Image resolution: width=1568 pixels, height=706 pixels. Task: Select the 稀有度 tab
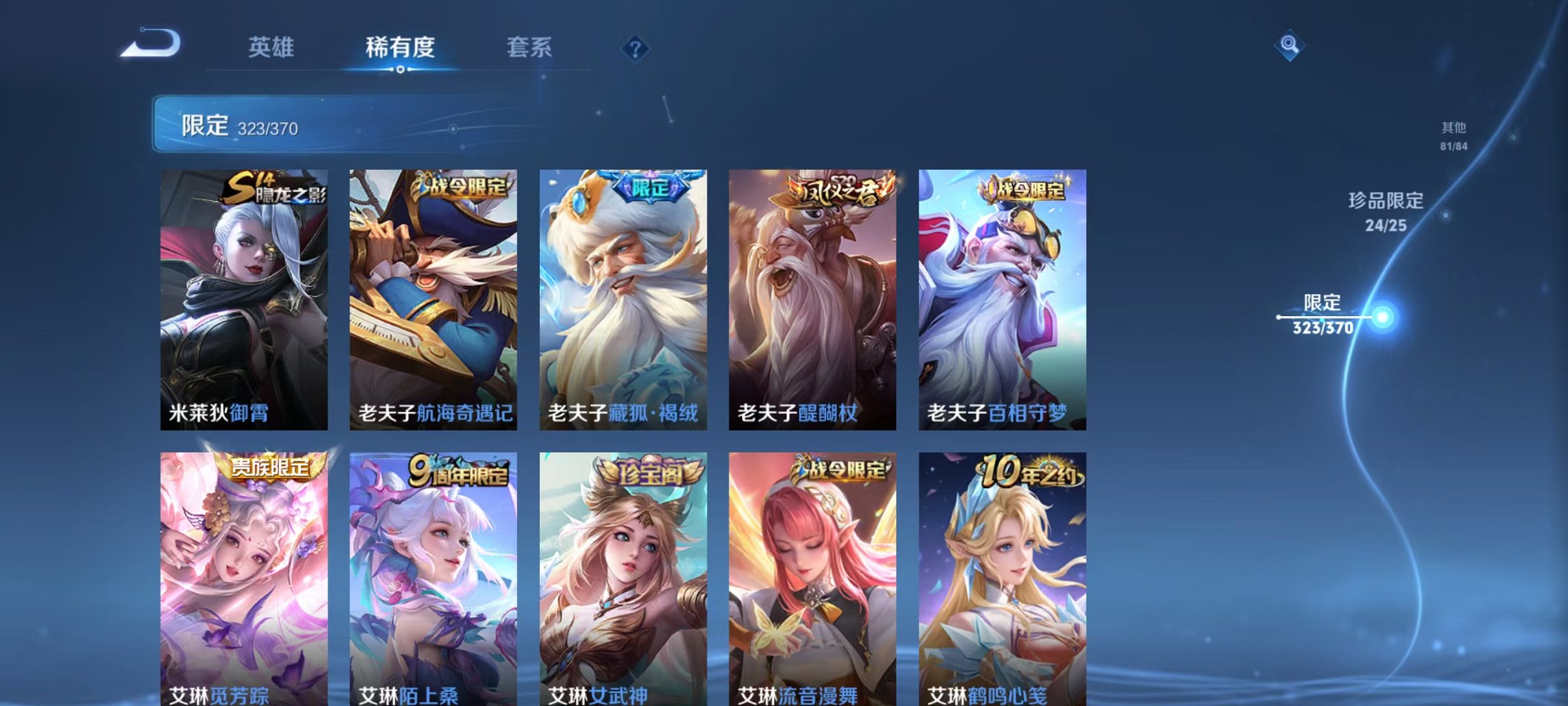399,49
